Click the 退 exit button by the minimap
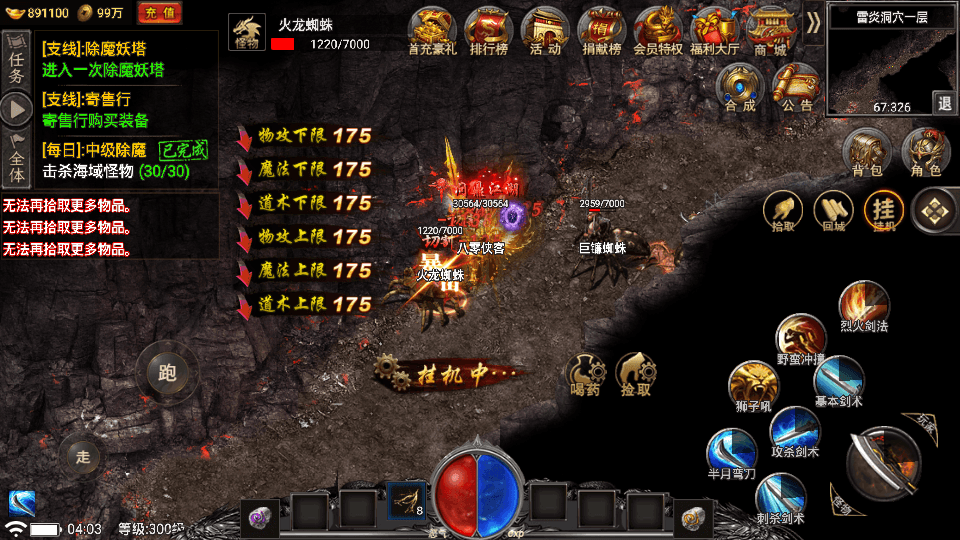Image resolution: width=960 pixels, height=540 pixels. 944,103
